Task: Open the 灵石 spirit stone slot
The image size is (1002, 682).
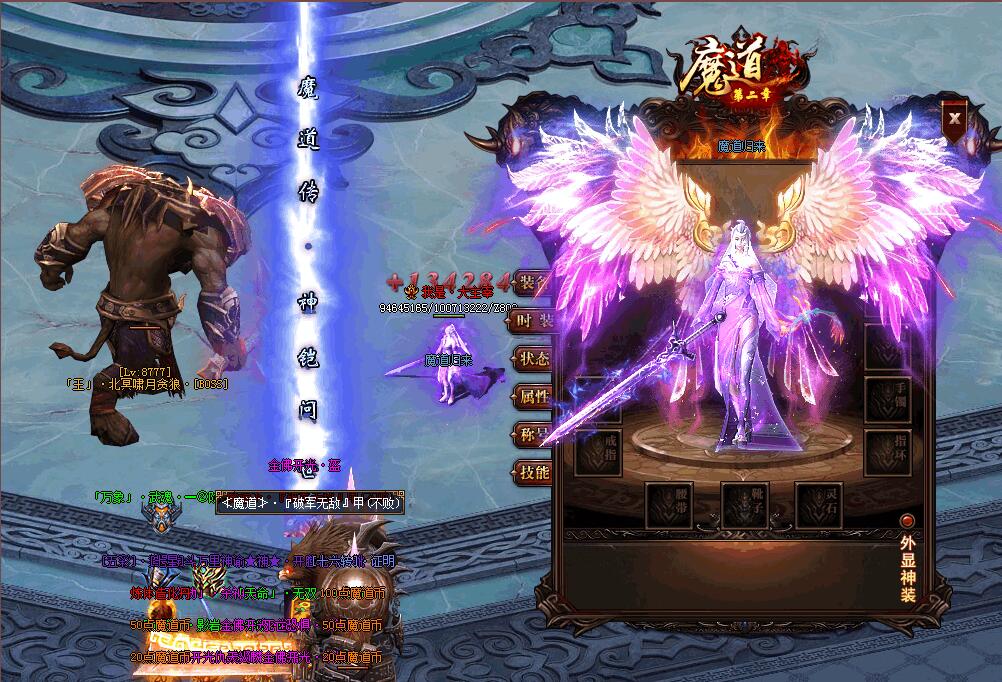Action: [820, 505]
